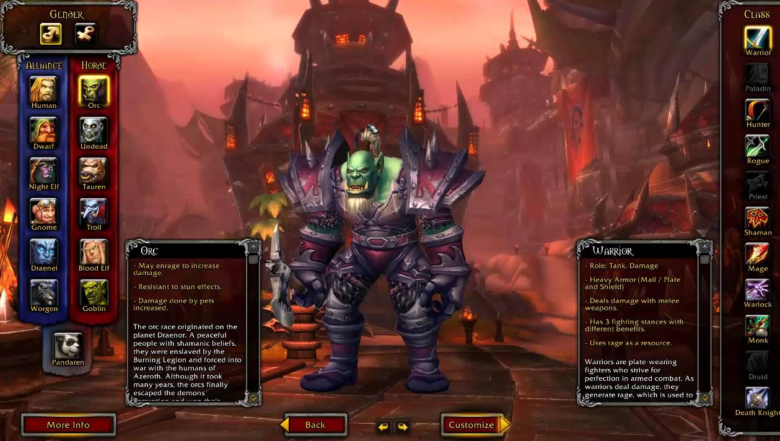Choose the Gnome race portrait
780x441 pixels.
[x=43, y=212]
